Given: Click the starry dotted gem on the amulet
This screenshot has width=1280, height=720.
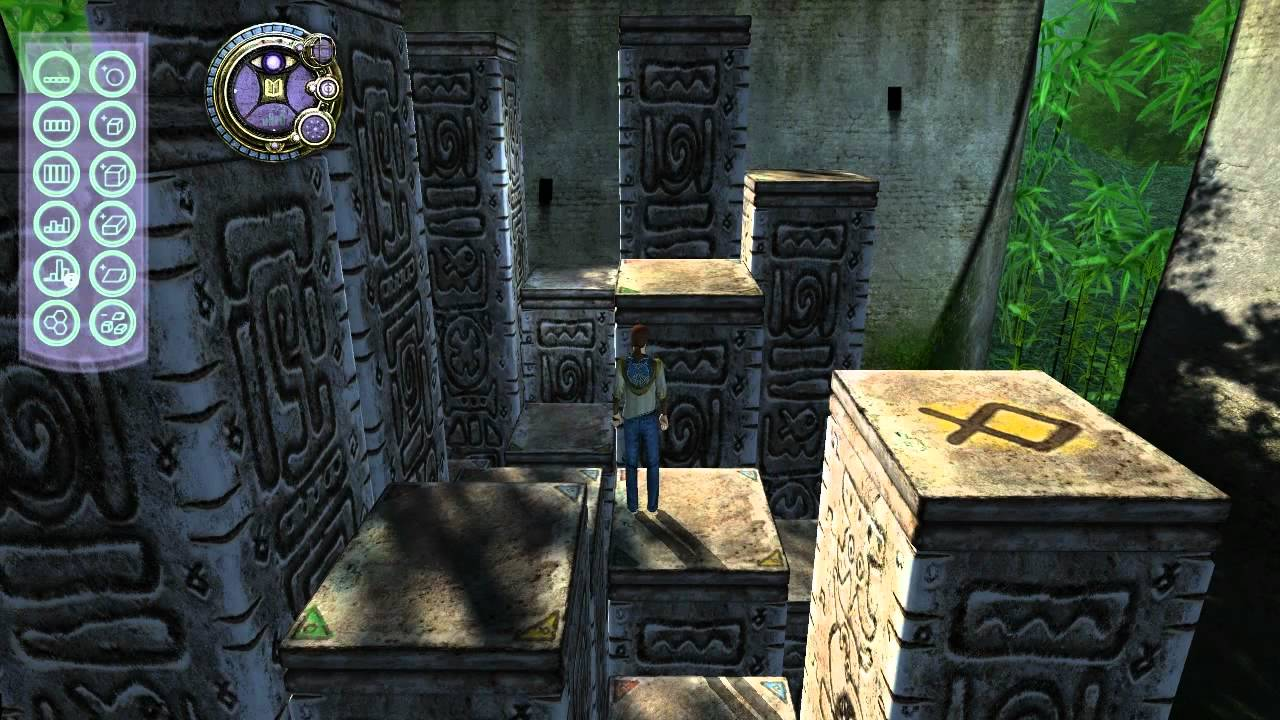Looking at the screenshot, I should pos(315,129).
